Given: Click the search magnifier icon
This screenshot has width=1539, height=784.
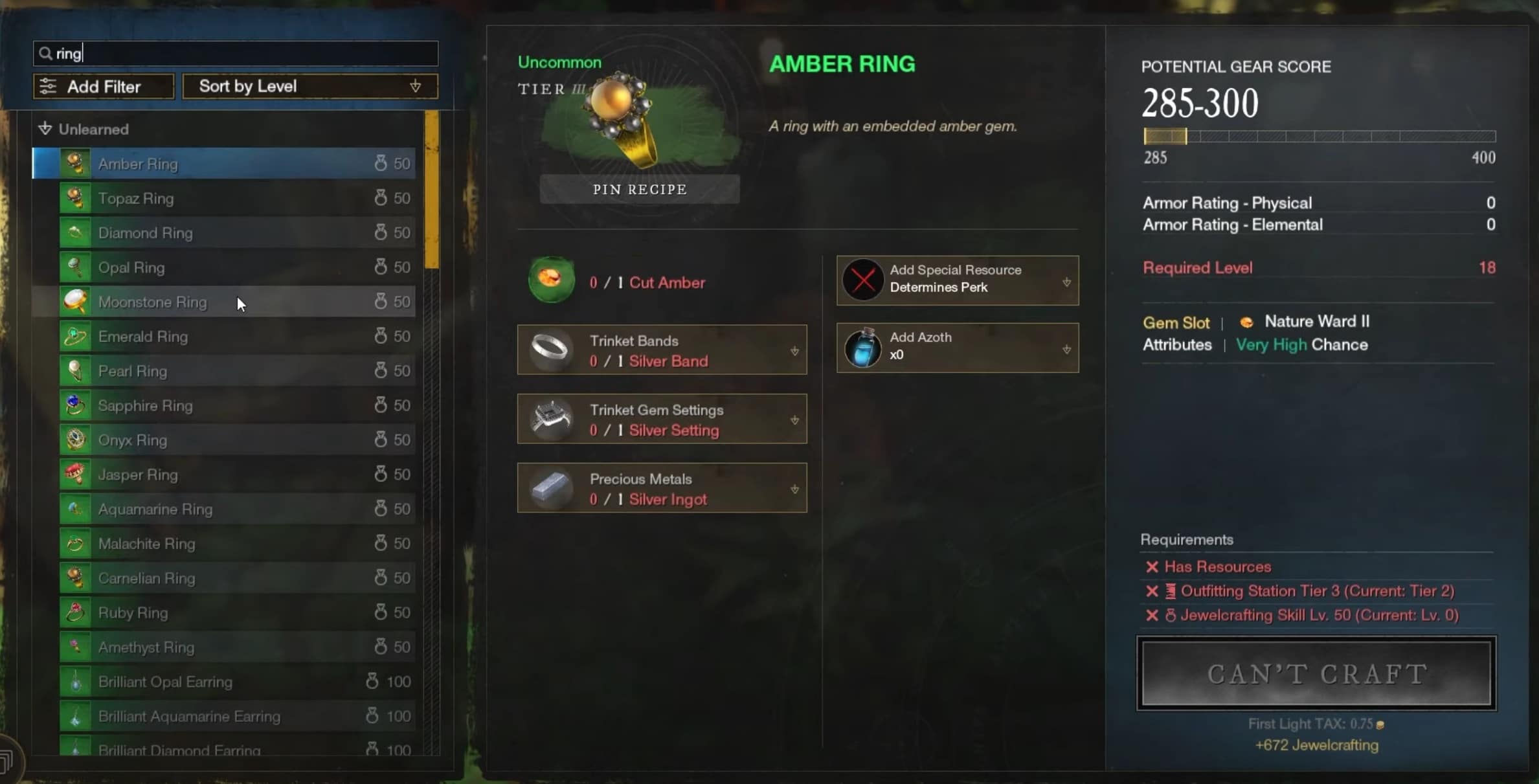Looking at the screenshot, I should 44,53.
